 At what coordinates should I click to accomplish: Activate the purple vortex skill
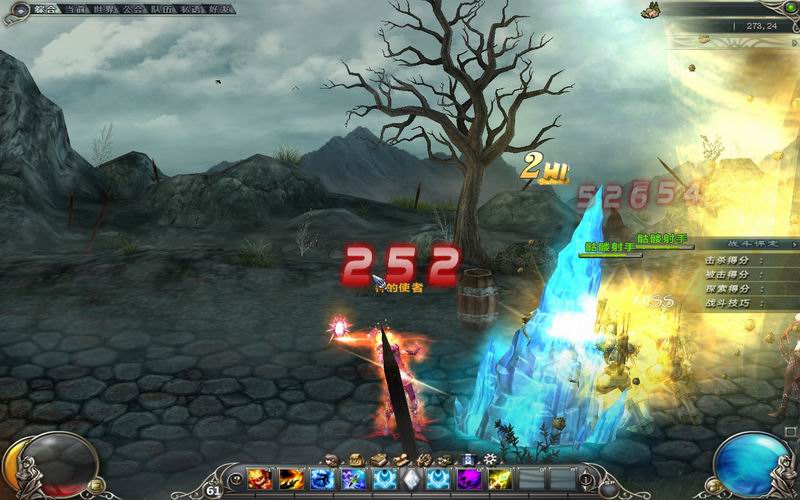(470, 480)
